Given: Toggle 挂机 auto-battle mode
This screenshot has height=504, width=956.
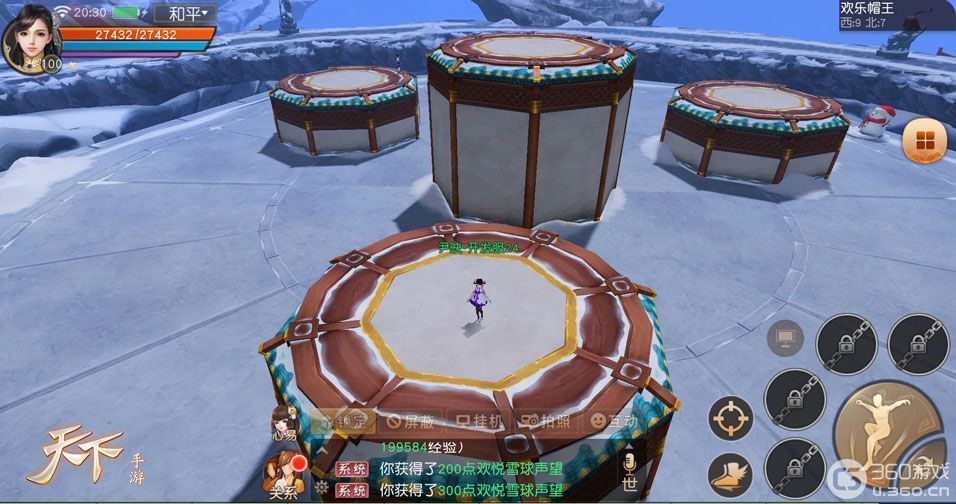Looking at the screenshot, I should tap(479, 421).
